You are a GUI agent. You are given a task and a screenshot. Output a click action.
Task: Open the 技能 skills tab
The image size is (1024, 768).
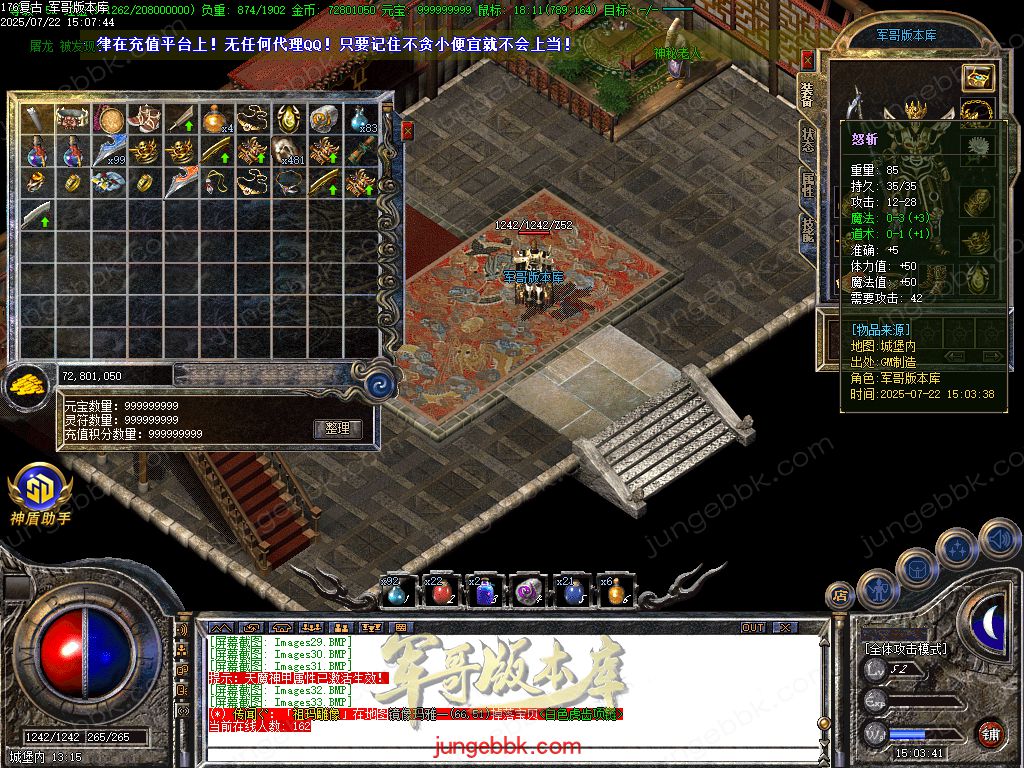807,233
